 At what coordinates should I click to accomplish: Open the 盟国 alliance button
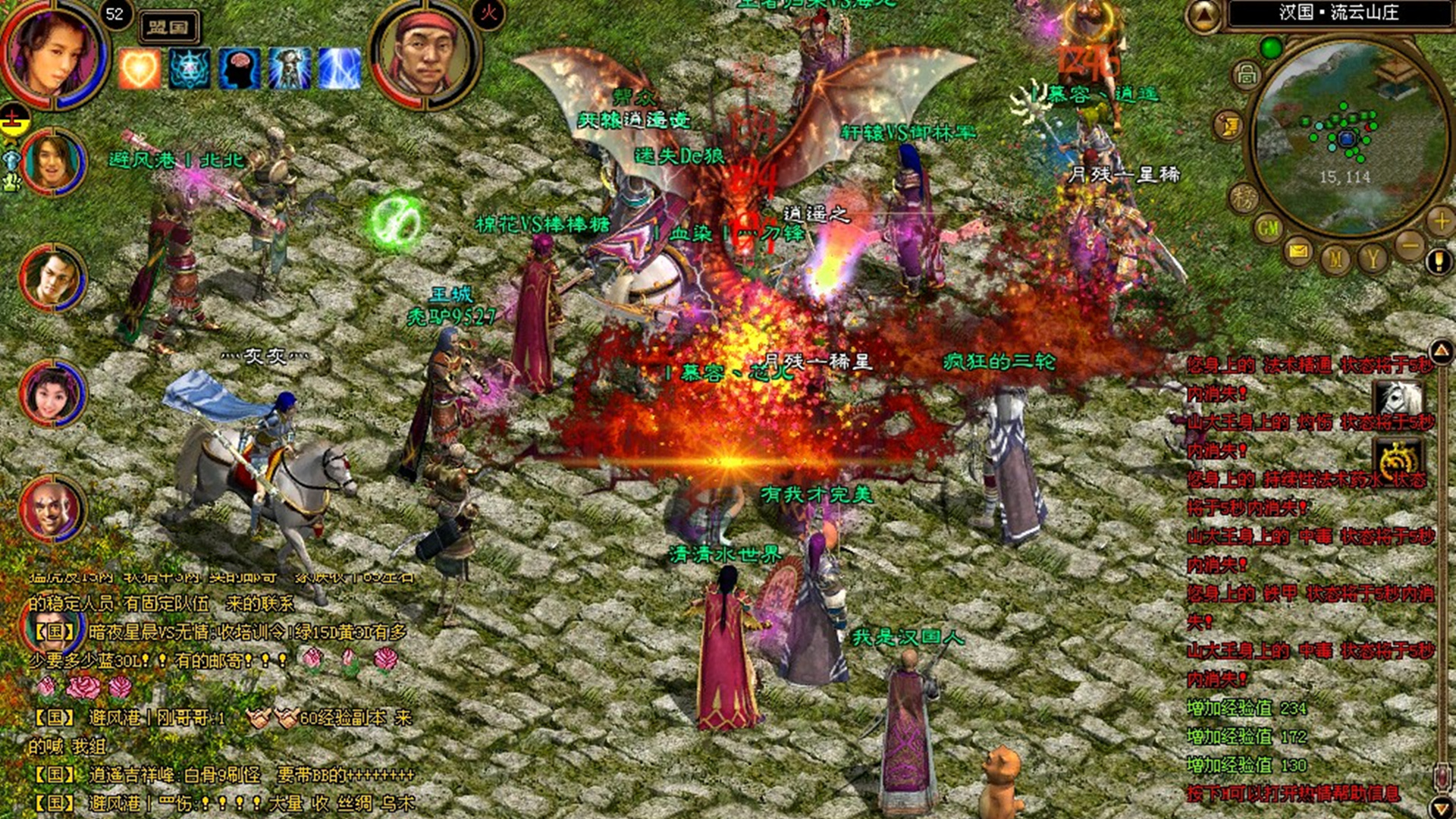pyautogui.click(x=168, y=27)
